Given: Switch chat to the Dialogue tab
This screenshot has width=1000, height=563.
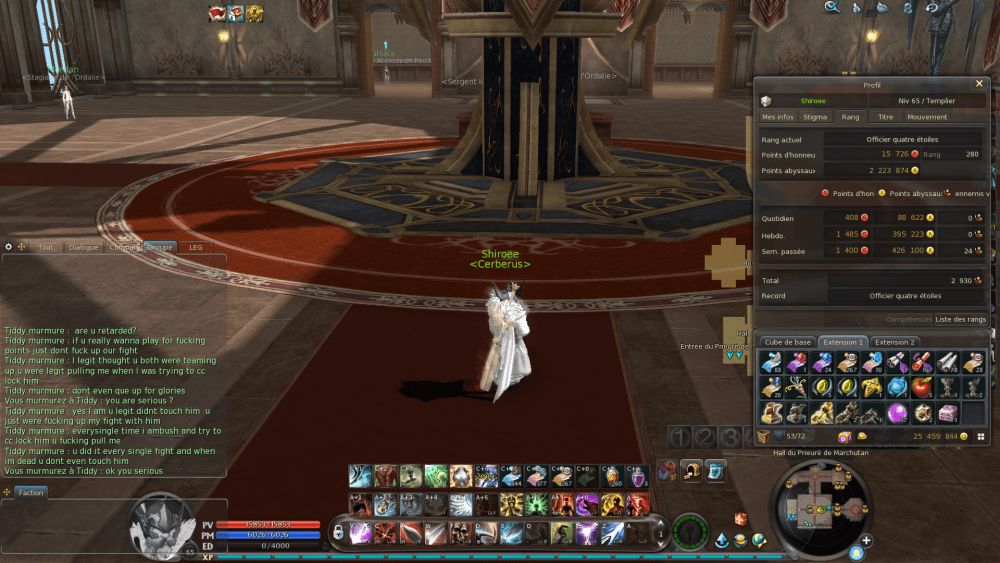Looking at the screenshot, I should pos(83,247).
